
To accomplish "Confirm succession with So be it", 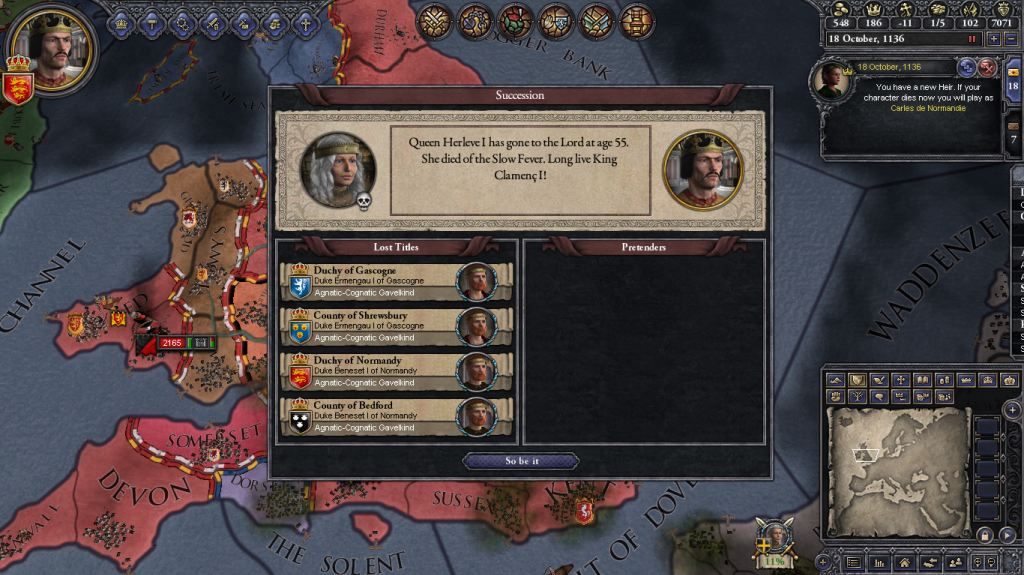I will tap(520, 461).
